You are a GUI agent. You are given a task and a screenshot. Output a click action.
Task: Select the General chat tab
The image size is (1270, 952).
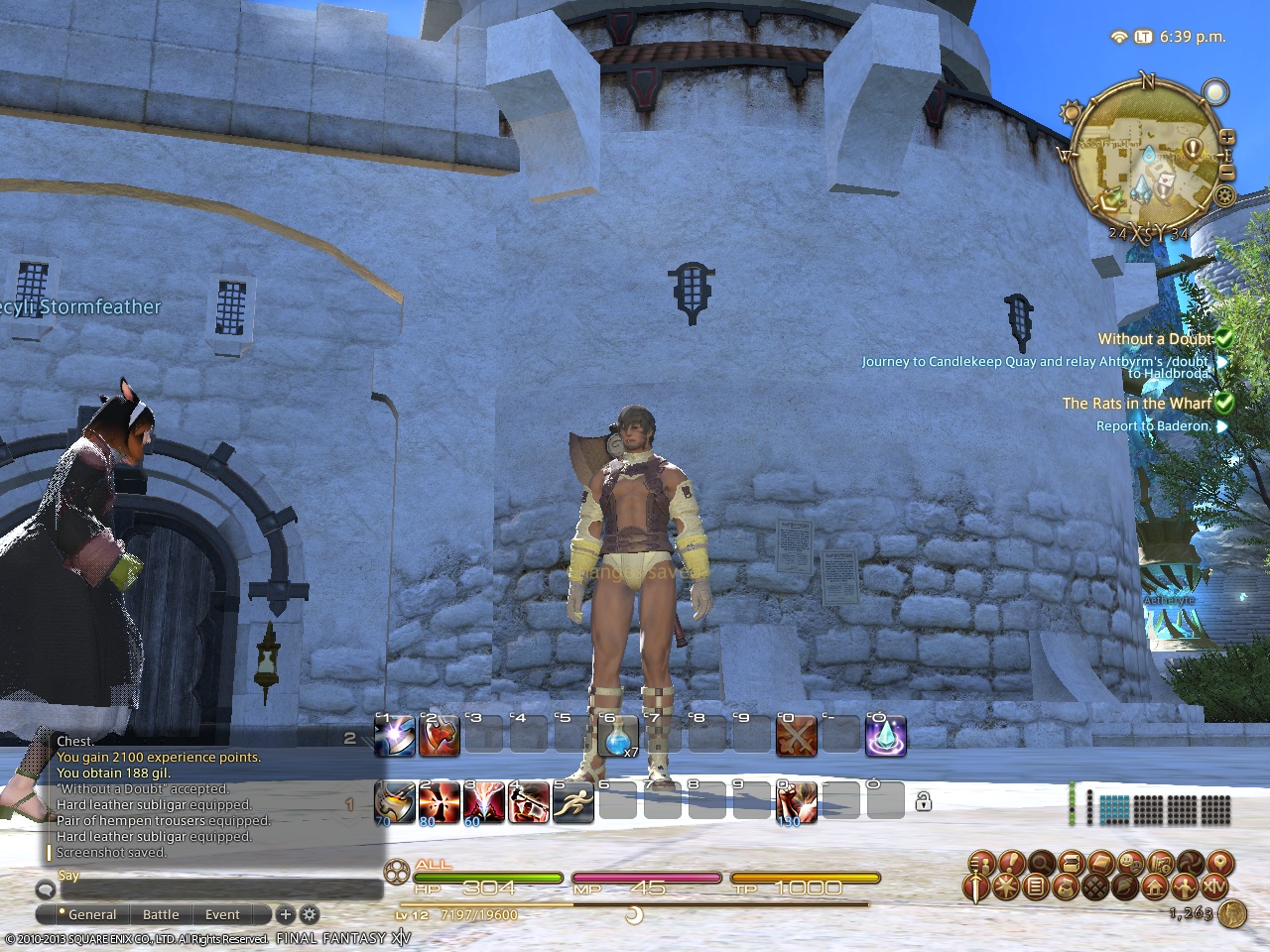pos(91,914)
